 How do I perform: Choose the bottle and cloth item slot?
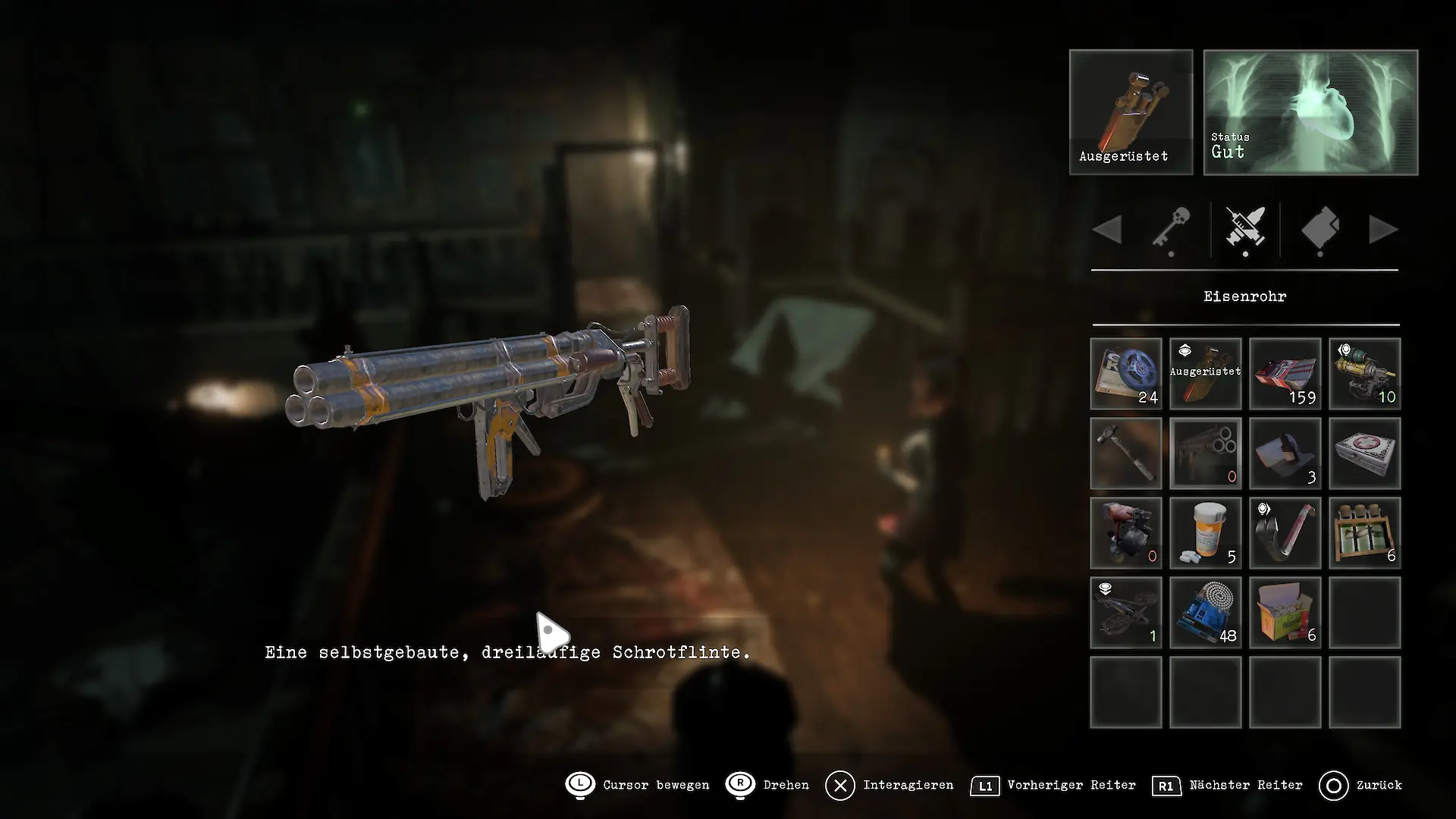point(1285,453)
